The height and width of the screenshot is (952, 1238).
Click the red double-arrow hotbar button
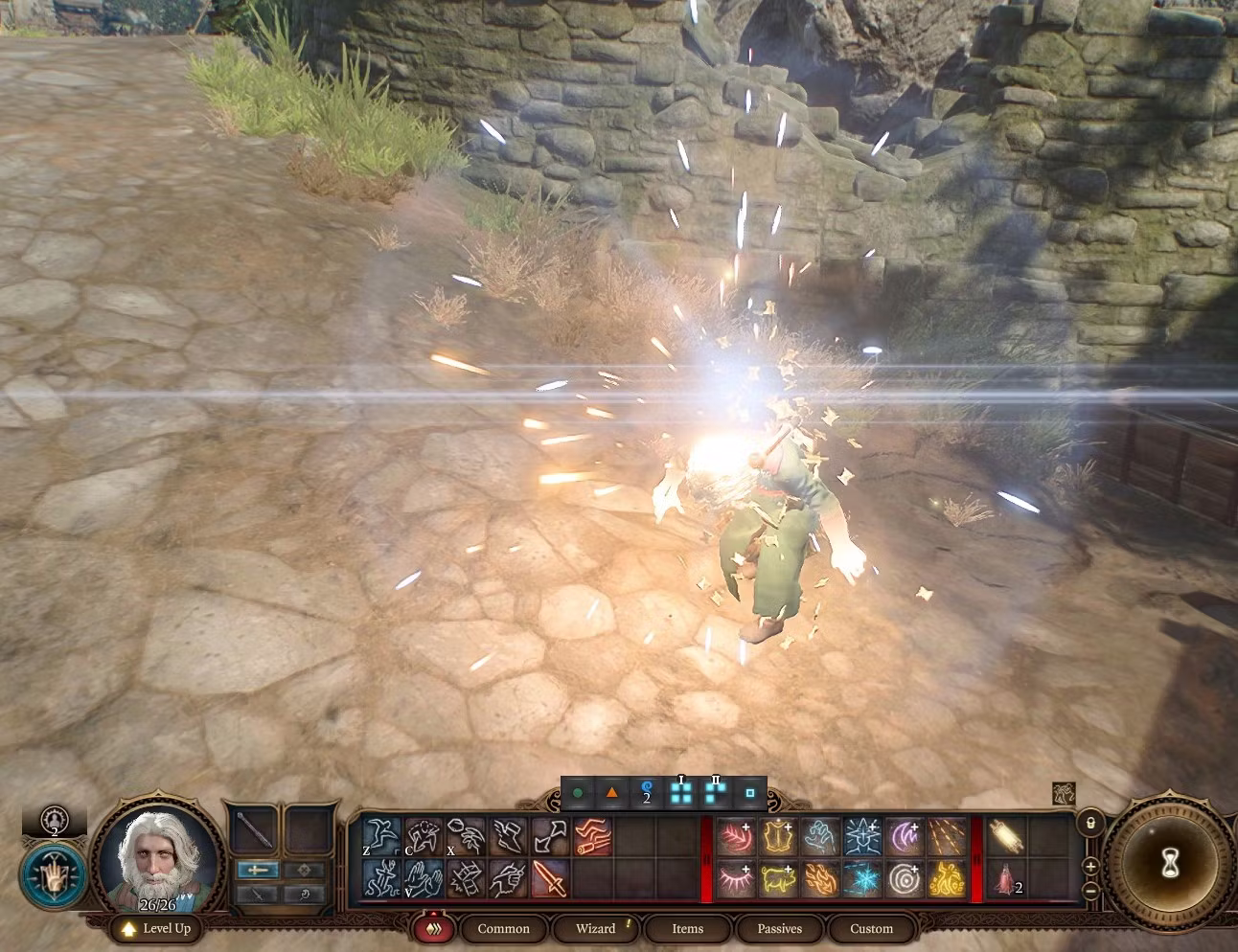pos(433,928)
